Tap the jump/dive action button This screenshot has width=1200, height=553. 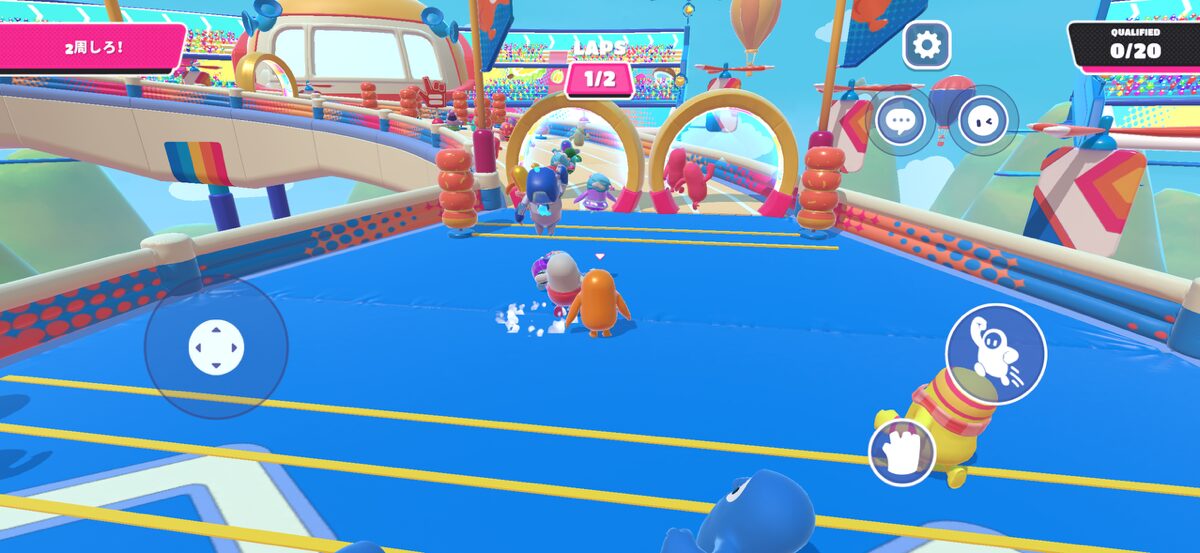pos(995,354)
